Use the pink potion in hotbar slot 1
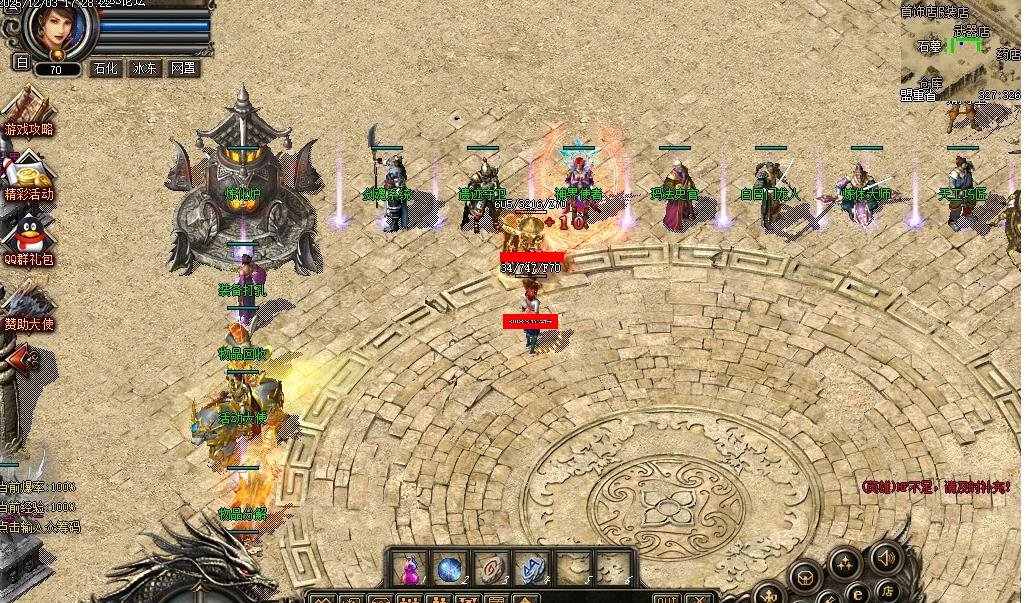The image size is (1026, 603). (x=407, y=568)
